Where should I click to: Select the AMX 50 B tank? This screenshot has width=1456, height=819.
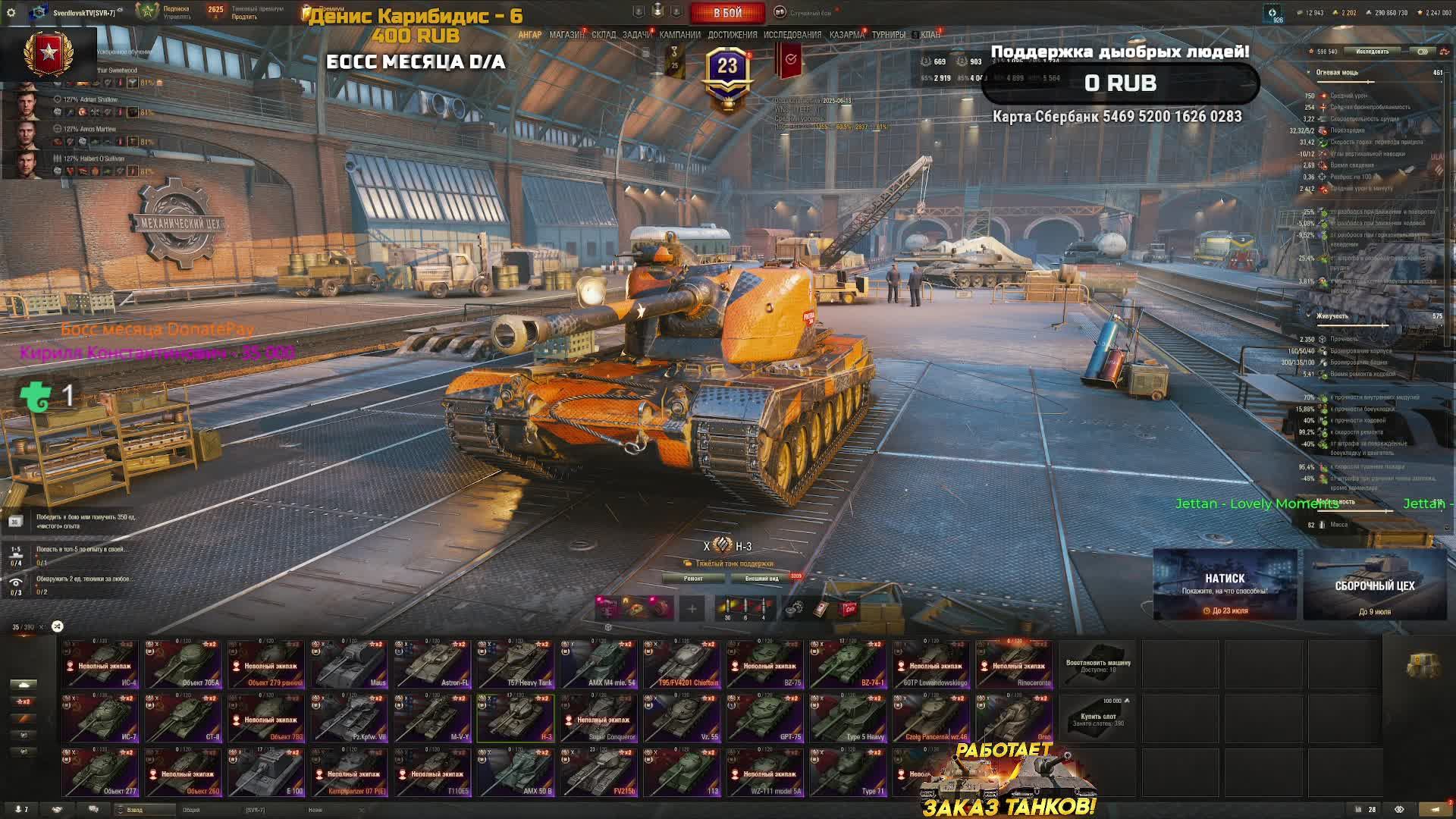click(516, 773)
